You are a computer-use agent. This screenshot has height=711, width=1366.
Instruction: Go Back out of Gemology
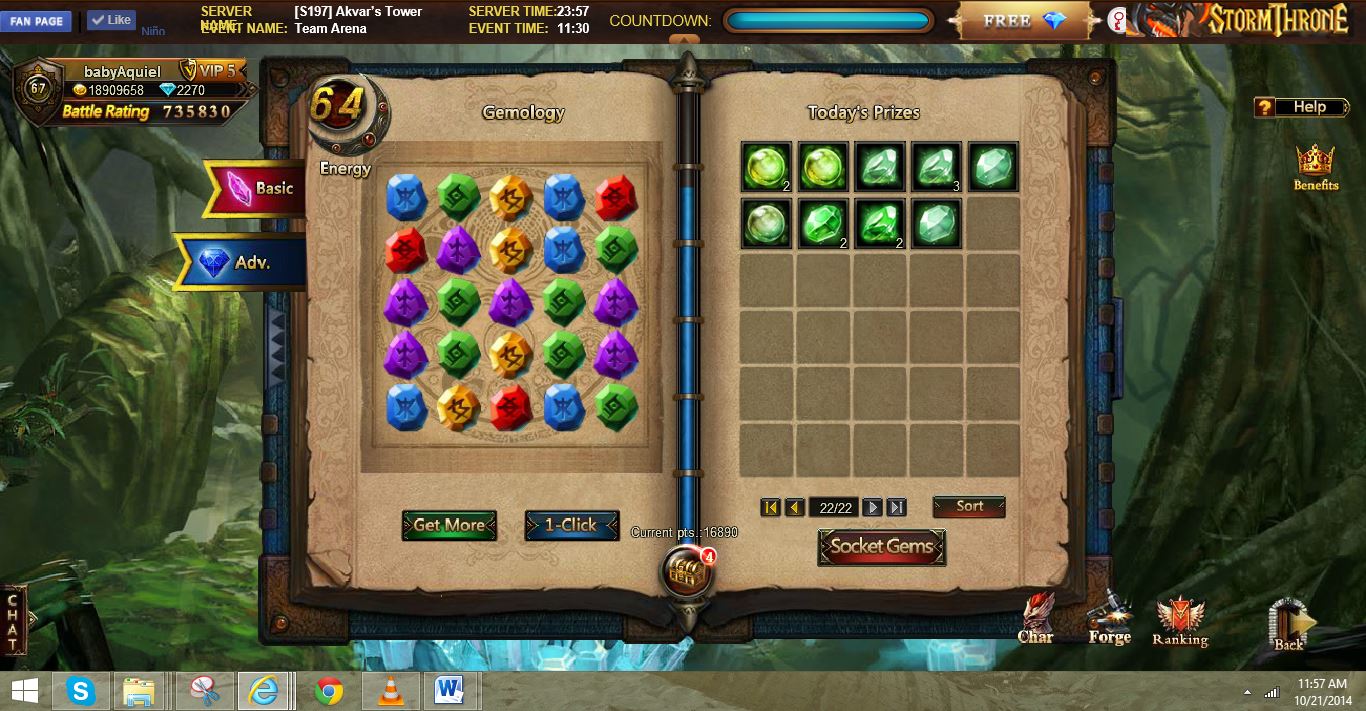pos(1289,624)
